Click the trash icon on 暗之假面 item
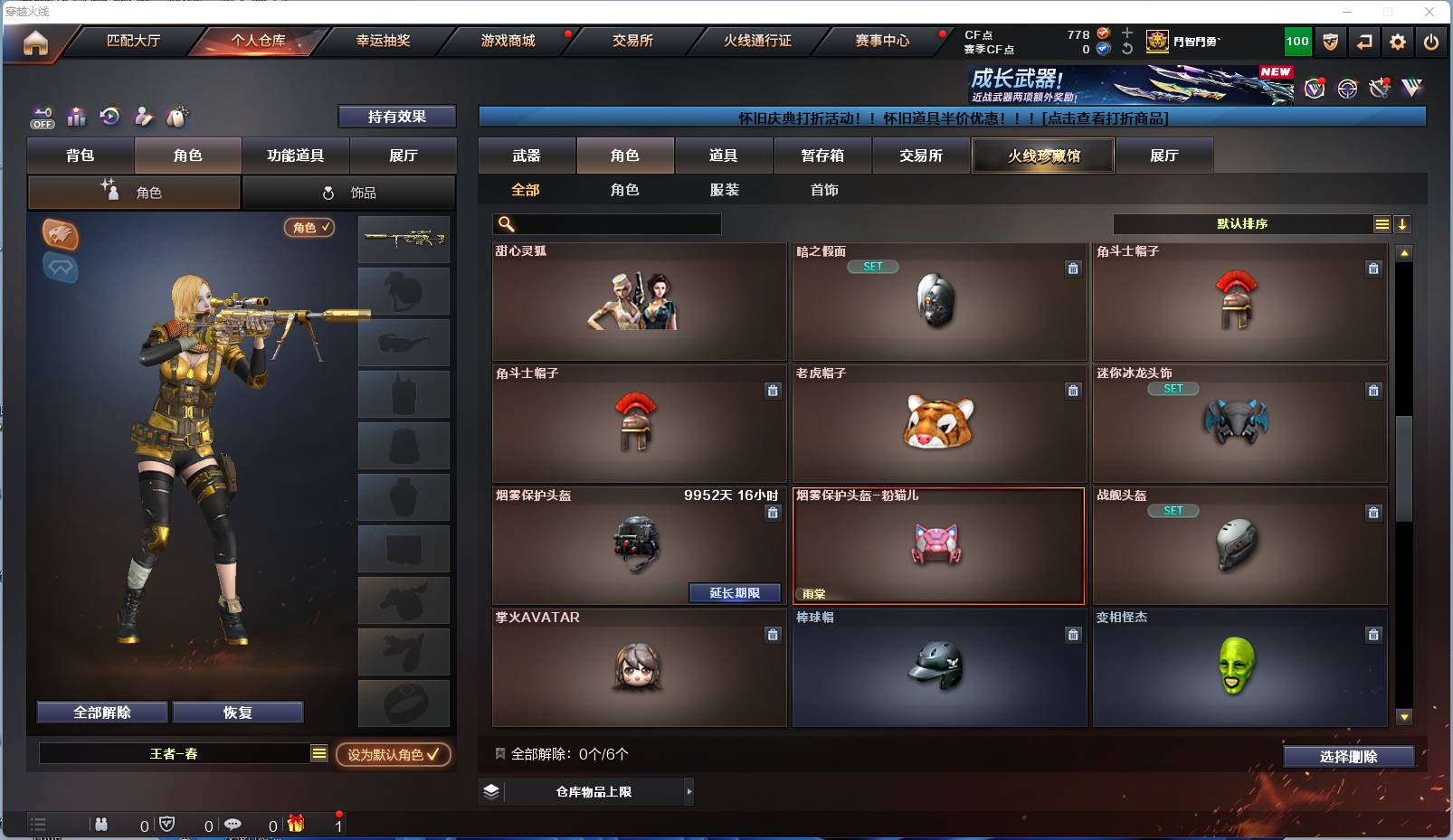This screenshot has width=1453, height=840. click(1073, 269)
